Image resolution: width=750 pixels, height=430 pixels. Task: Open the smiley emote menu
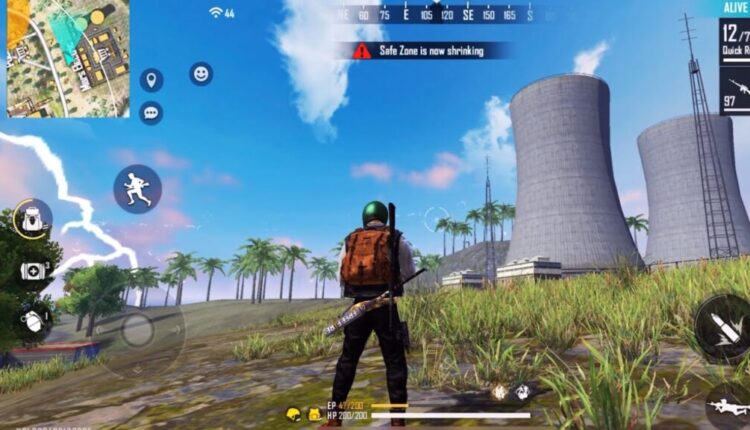(201, 73)
